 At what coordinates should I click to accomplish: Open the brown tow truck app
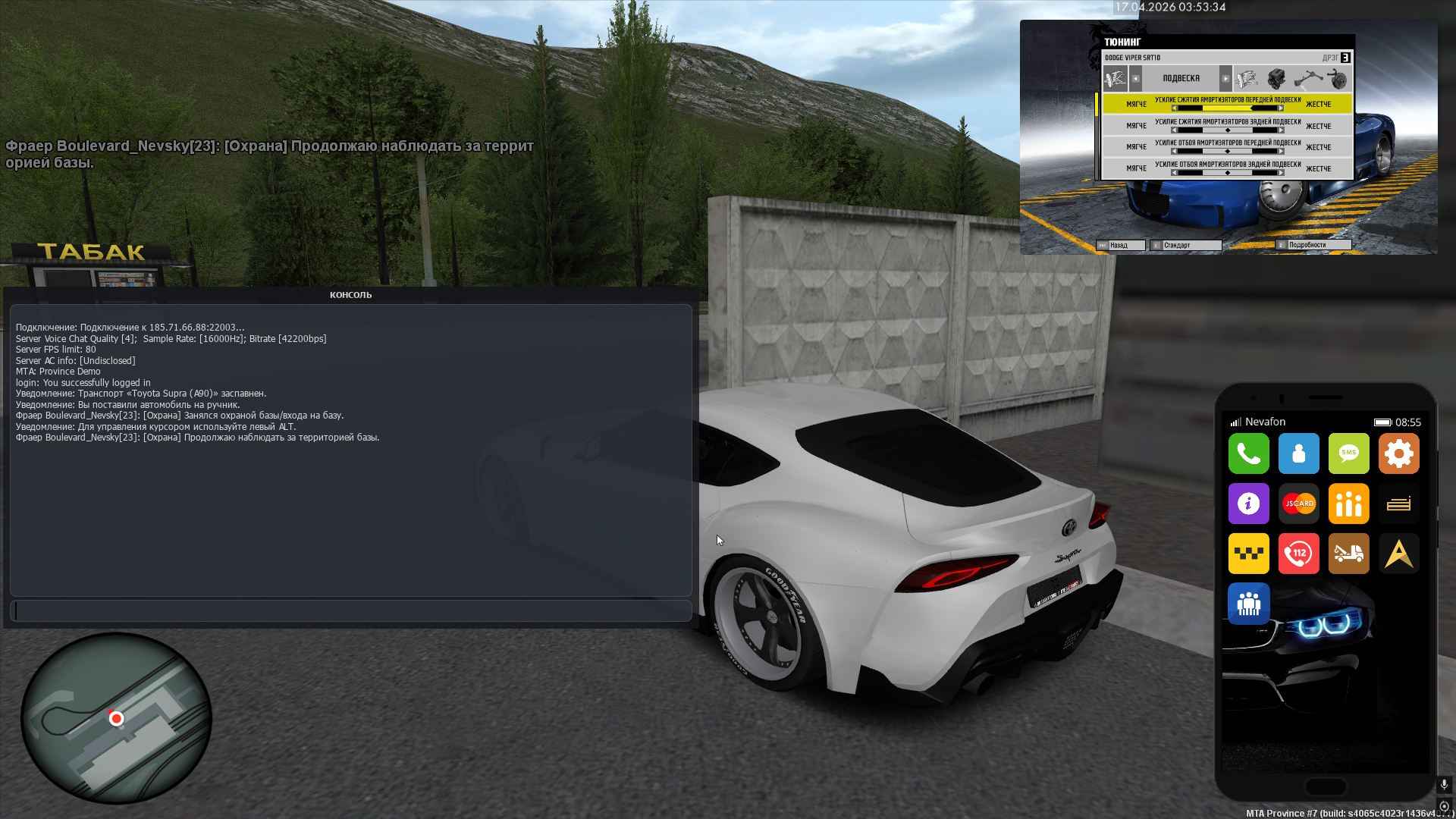pyautogui.click(x=1348, y=554)
